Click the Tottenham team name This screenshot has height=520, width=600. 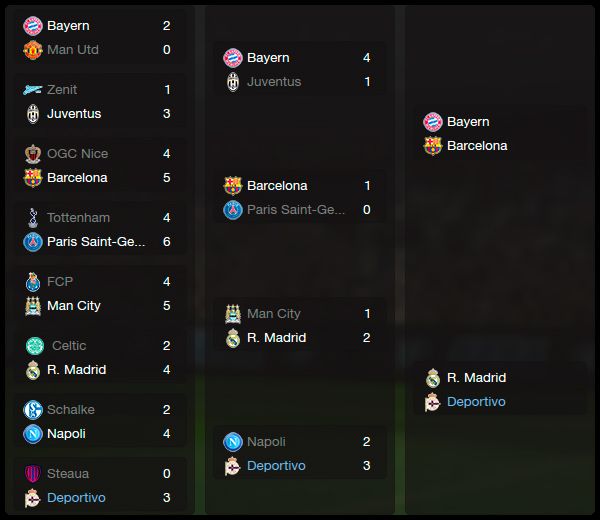pyautogui.click(x=78, y=218)
